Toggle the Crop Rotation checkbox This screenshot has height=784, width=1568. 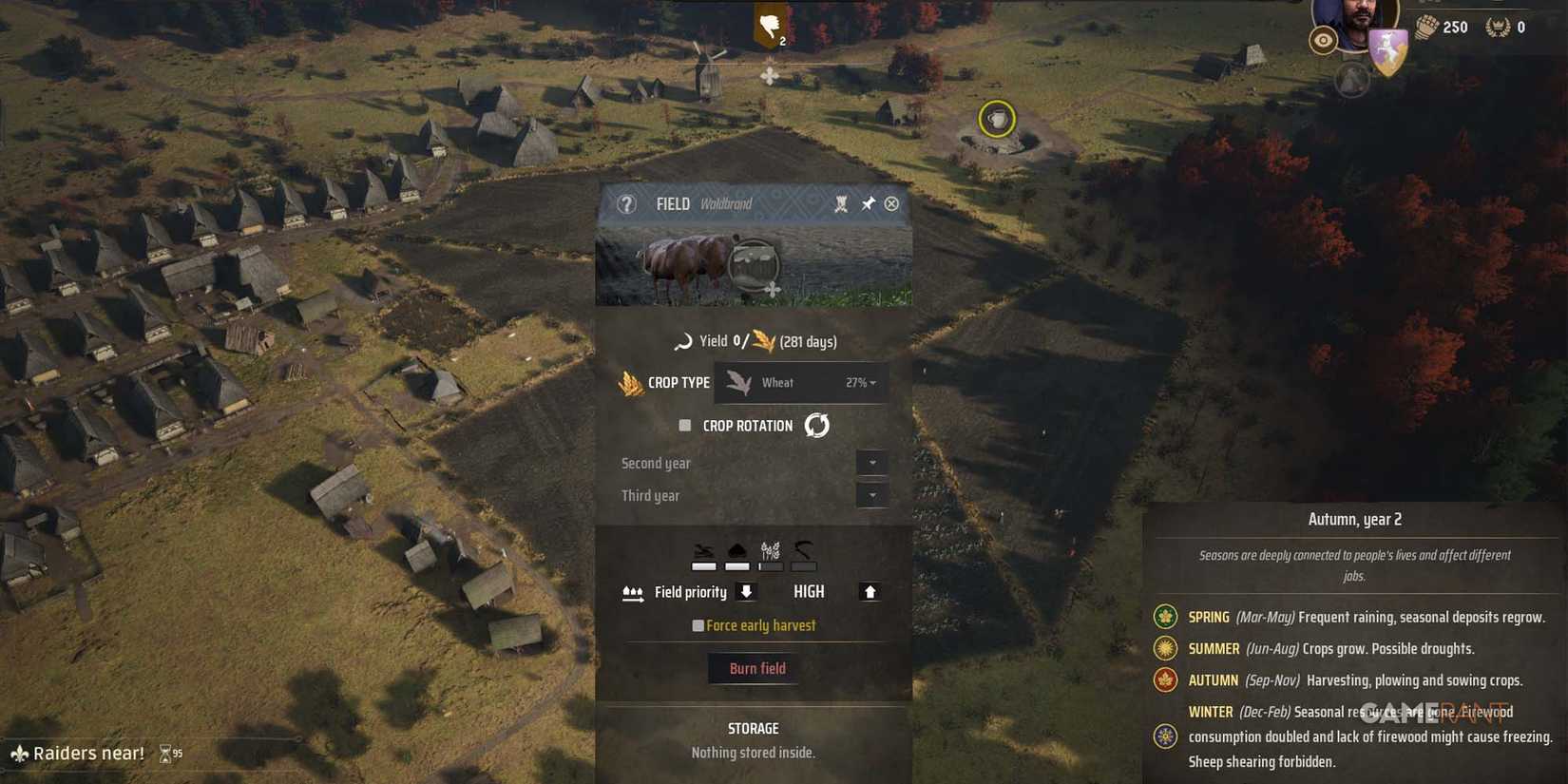point(684,425)
